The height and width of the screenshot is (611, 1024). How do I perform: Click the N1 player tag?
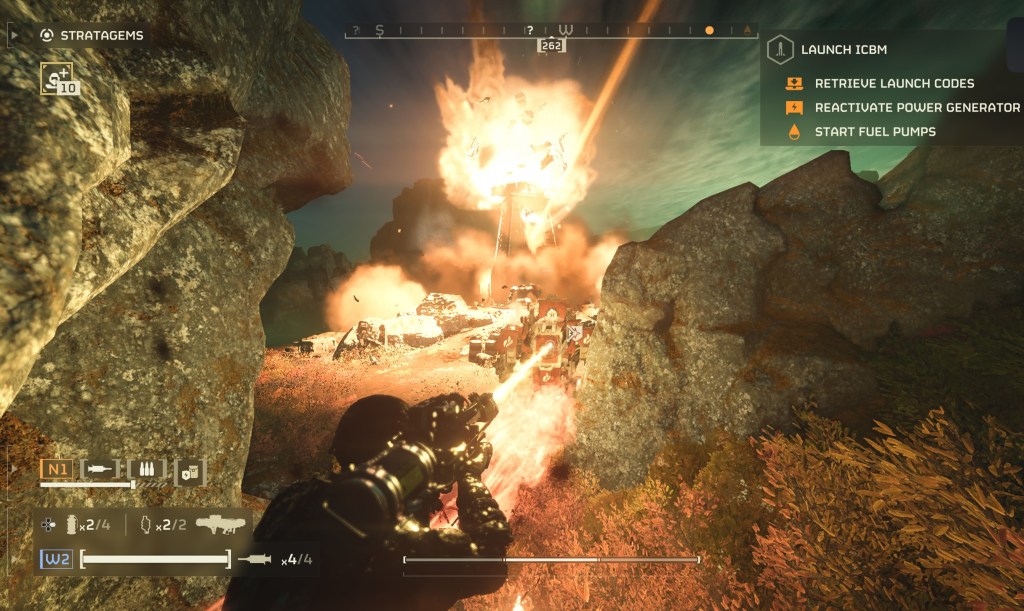55,468
